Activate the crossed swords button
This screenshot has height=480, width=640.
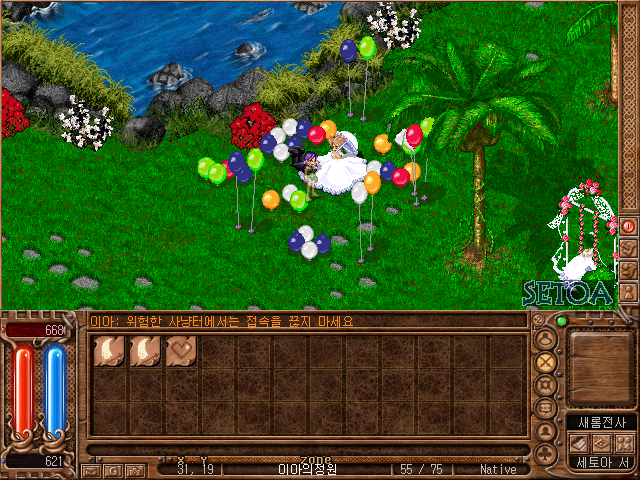pyautogui.click(x=546, y=362)
